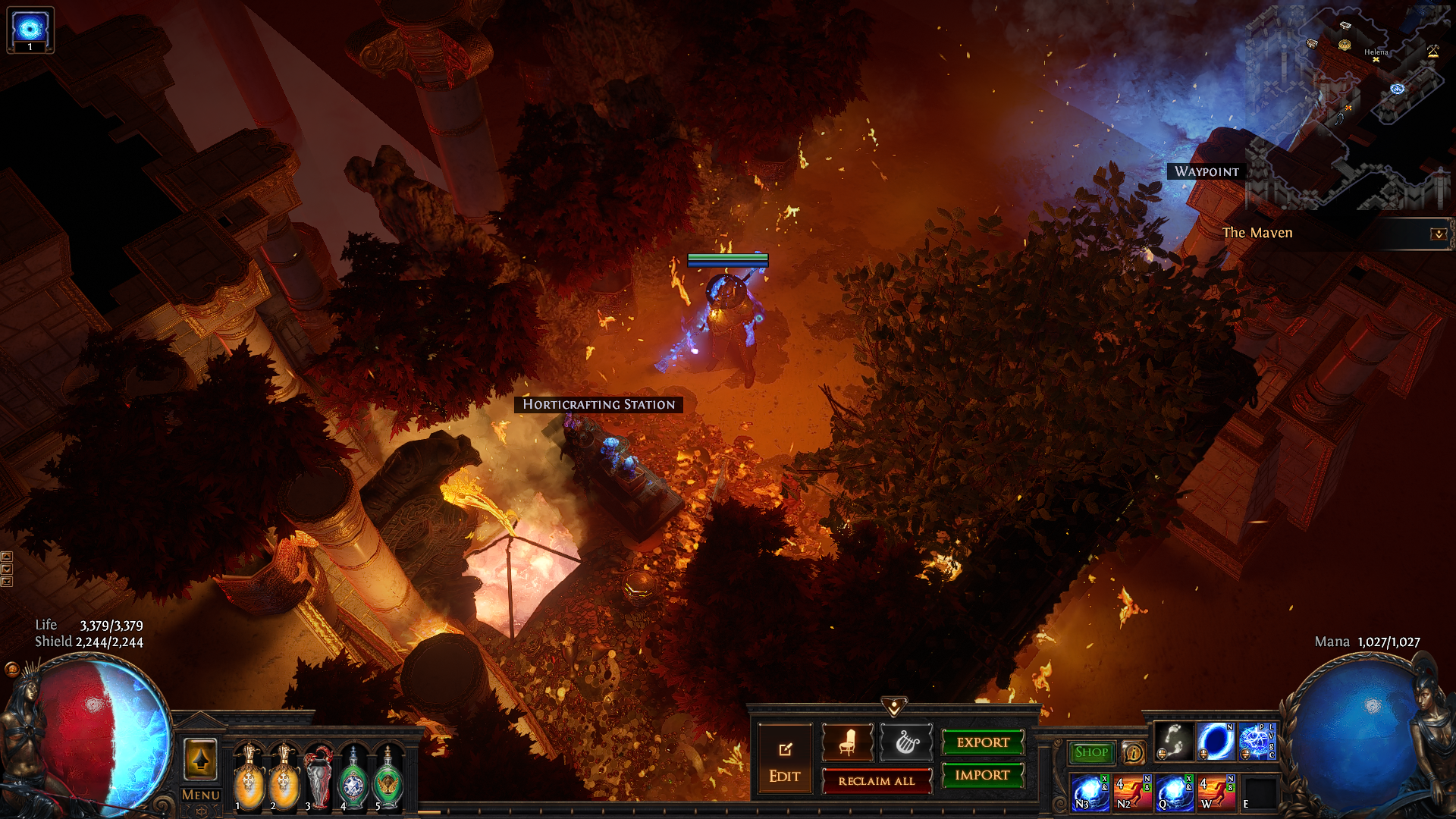Image resolution: width=1456 pixels, height=819 pixels.
Task: Select the footprints skill slot
Action: (1173, 742)
